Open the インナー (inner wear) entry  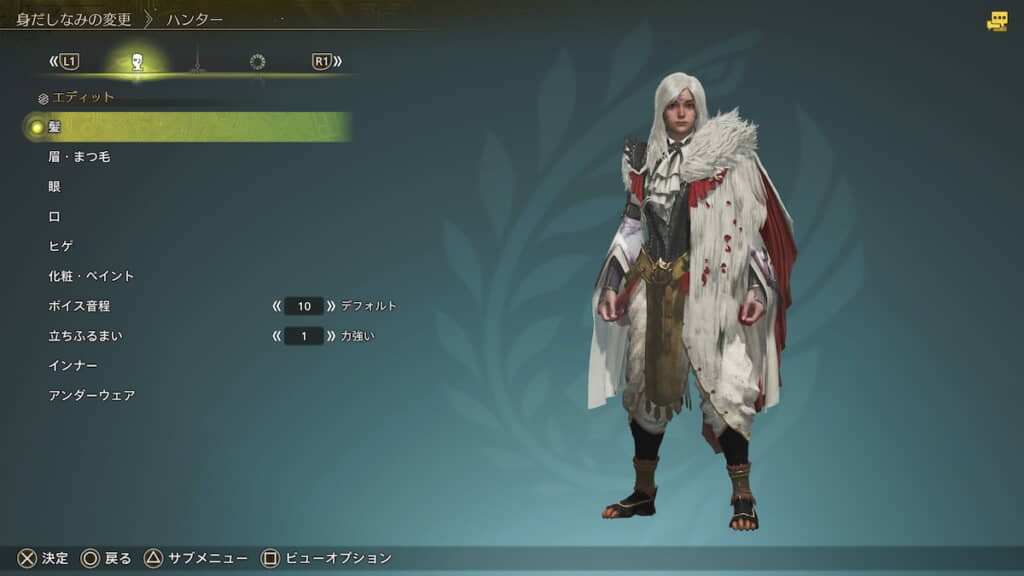[x=73, y=366]
